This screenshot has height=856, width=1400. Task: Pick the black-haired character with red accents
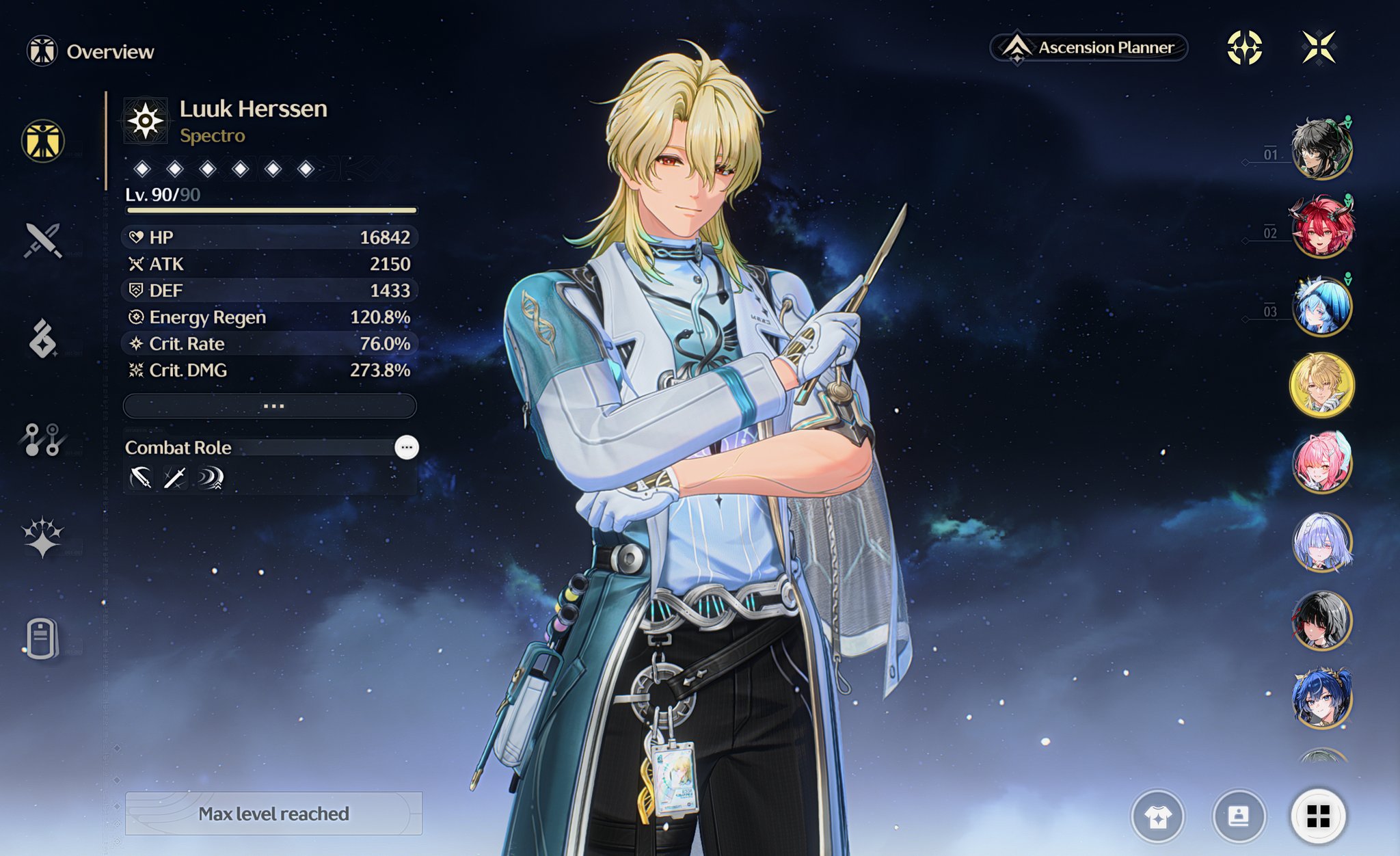point(1321,621)
